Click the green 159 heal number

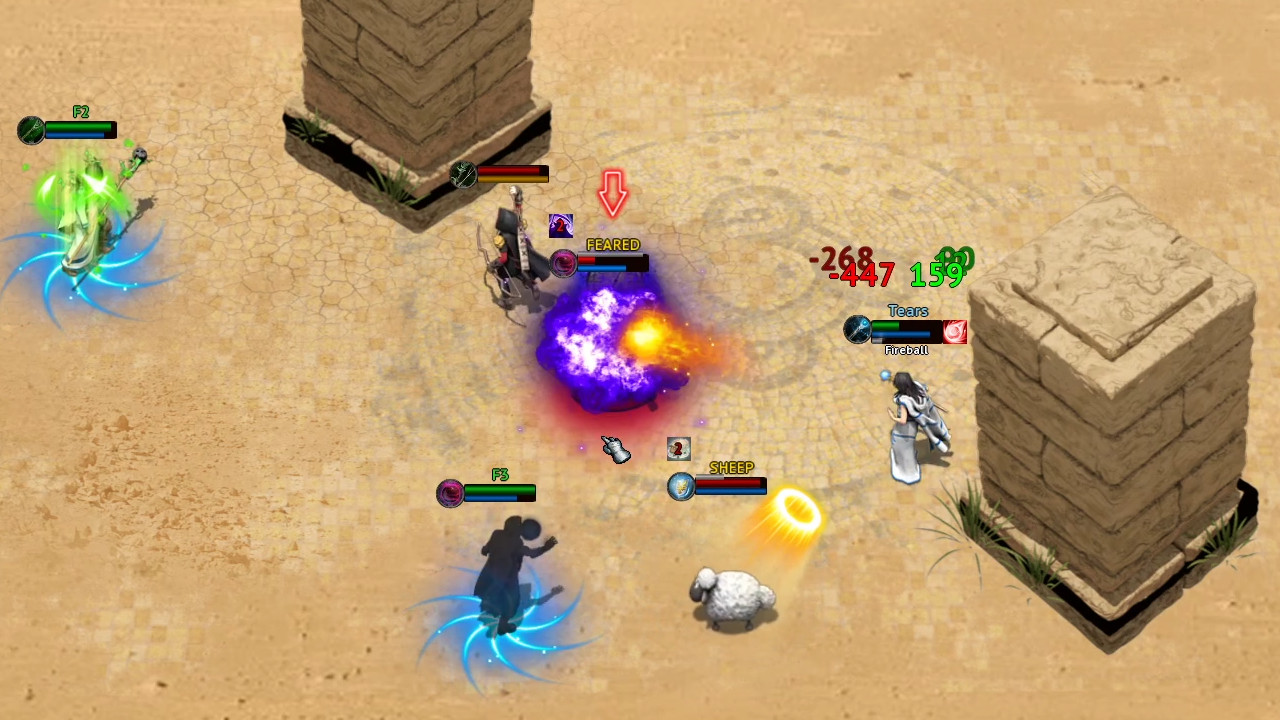click(936, 274)
